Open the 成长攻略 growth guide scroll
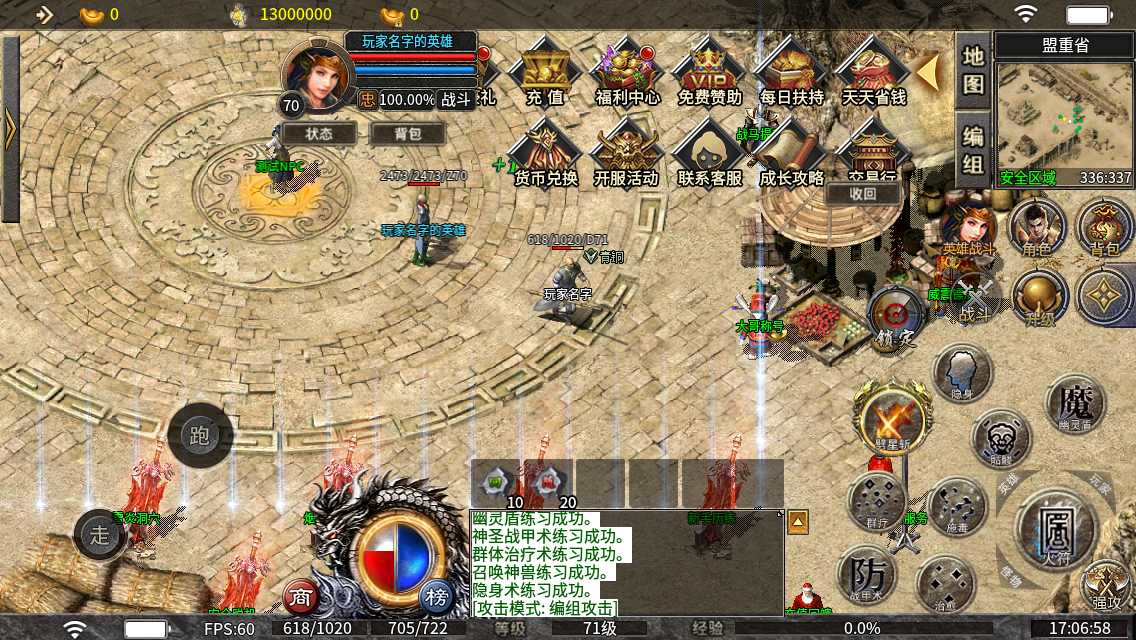The width and height of the screenshot is (1136, 640). click(x=791, y=154)
